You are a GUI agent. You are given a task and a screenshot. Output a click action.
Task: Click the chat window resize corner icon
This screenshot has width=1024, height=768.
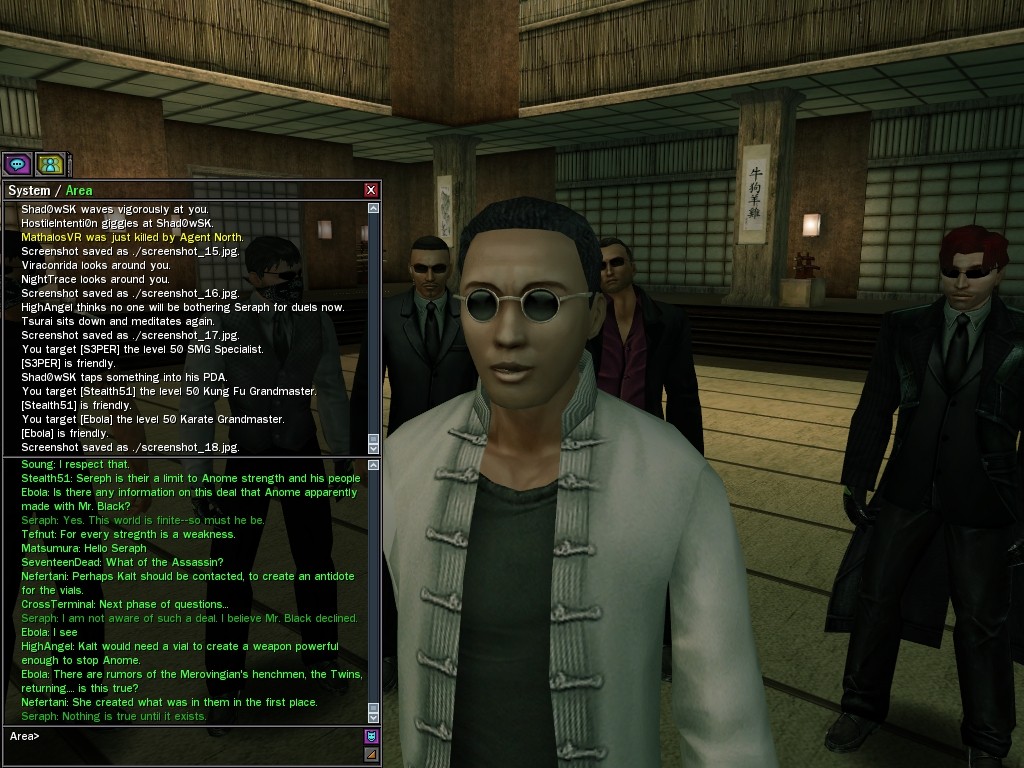(x=371, y=754)
